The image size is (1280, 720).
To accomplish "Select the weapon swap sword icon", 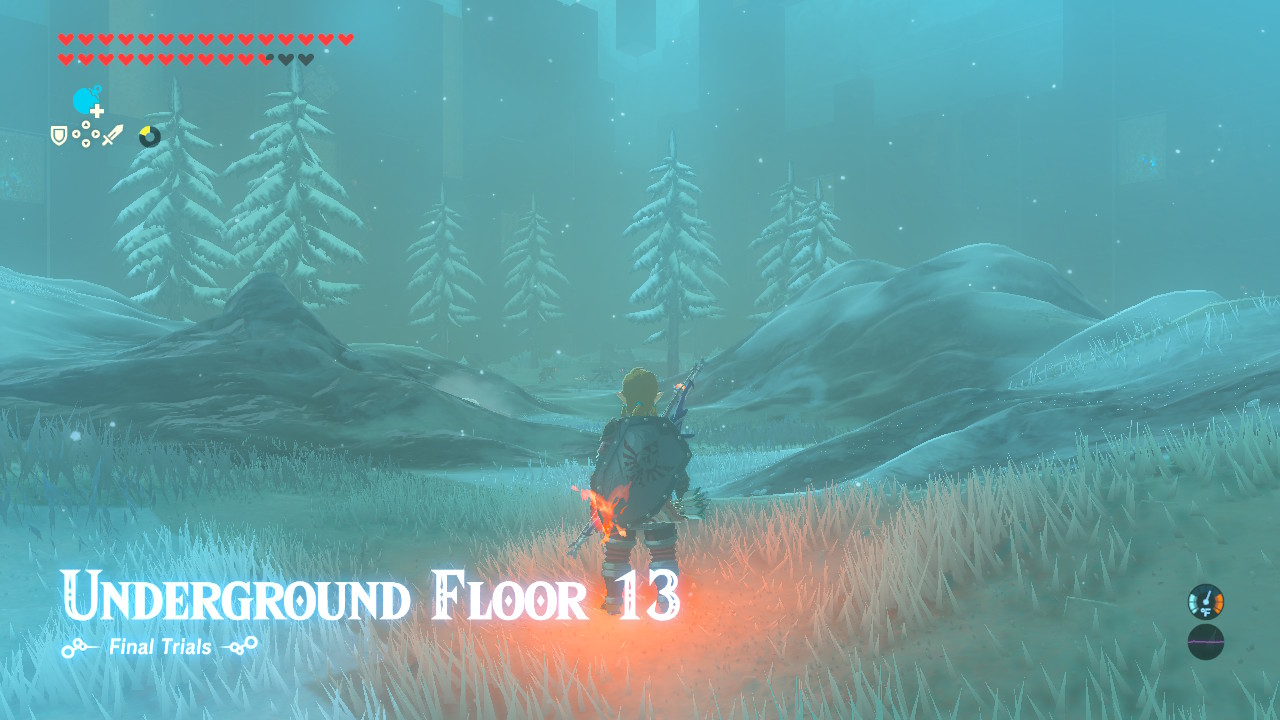I will tap(112, 132).
